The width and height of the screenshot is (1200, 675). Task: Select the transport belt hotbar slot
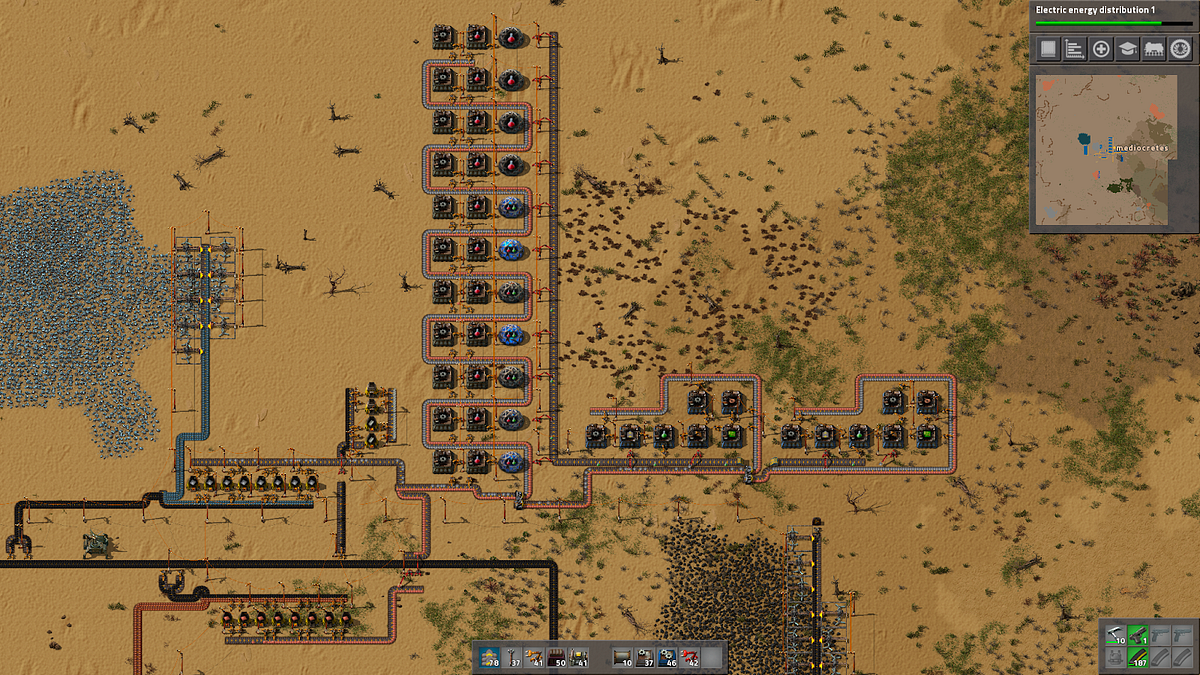[x=489, y=656]
